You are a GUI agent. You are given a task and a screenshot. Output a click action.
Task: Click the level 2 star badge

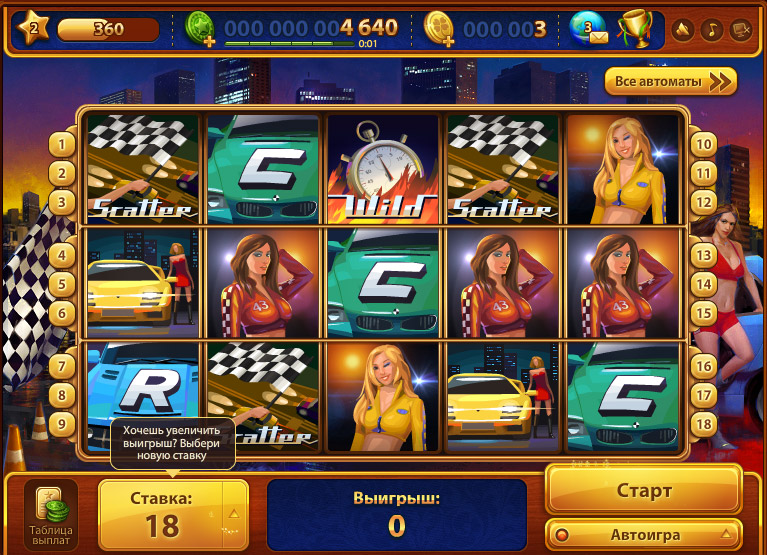click(32, 28)
